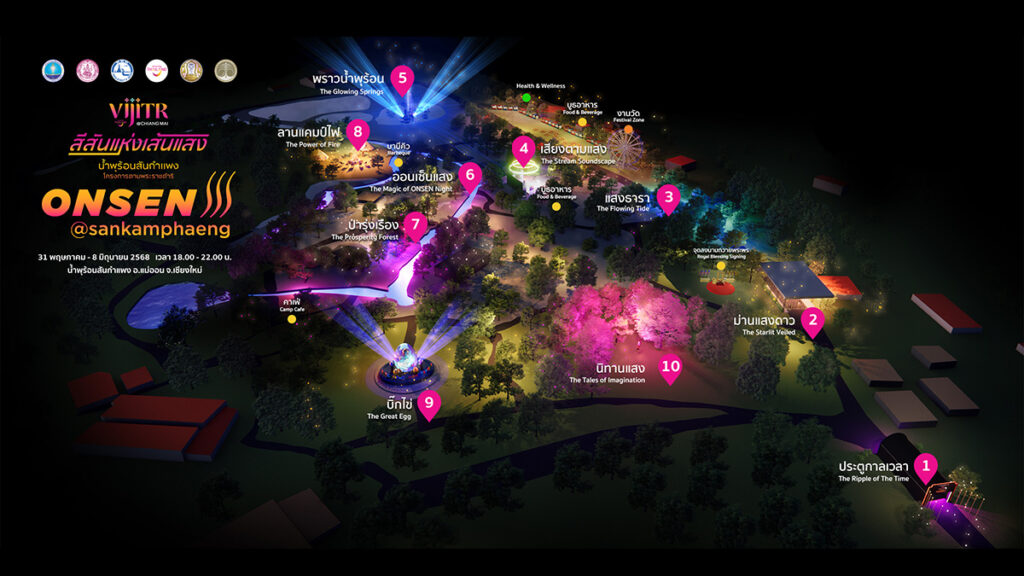Select marker 1, The Ripple of The Time
The width and height of the screenshot is (1024, 576).
pyautogui.click(x=927, y=465)
